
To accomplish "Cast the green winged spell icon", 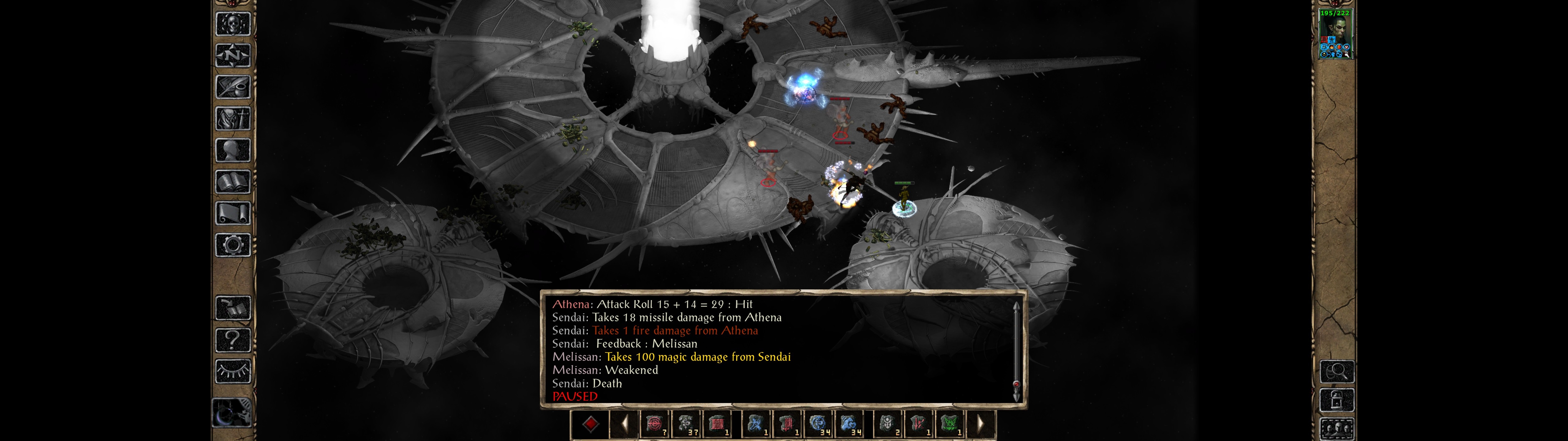I will pos(950,424).
